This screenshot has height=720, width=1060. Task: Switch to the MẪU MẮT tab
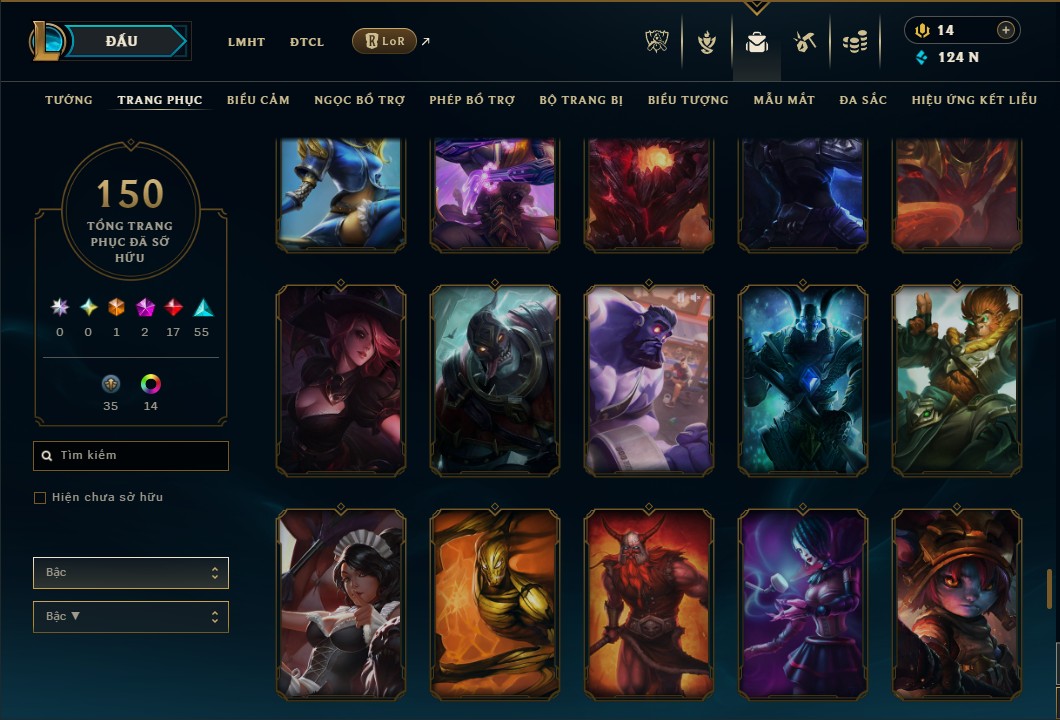784,100
